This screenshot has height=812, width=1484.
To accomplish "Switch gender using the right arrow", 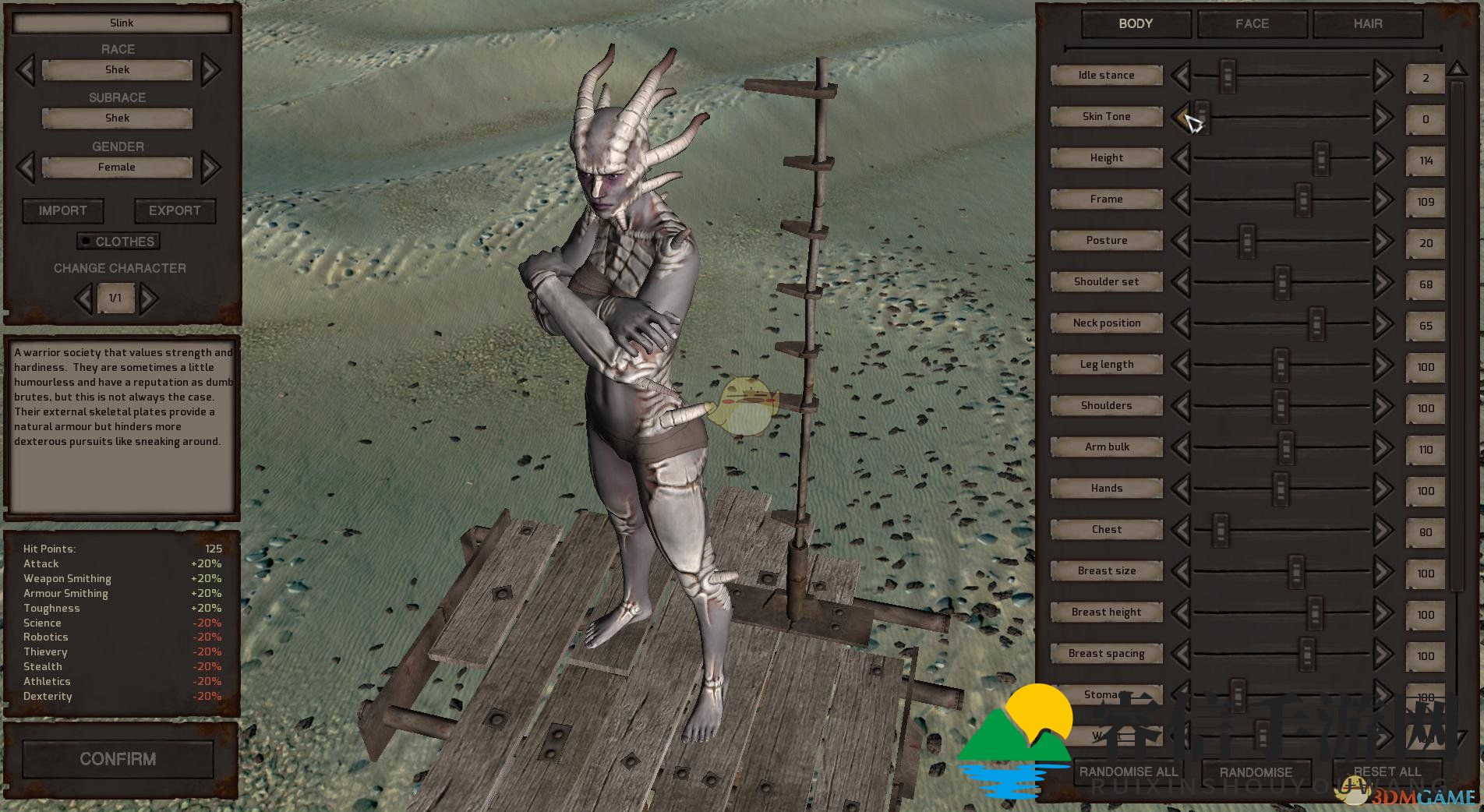I will pyautogui.click(x=210, y=167).
